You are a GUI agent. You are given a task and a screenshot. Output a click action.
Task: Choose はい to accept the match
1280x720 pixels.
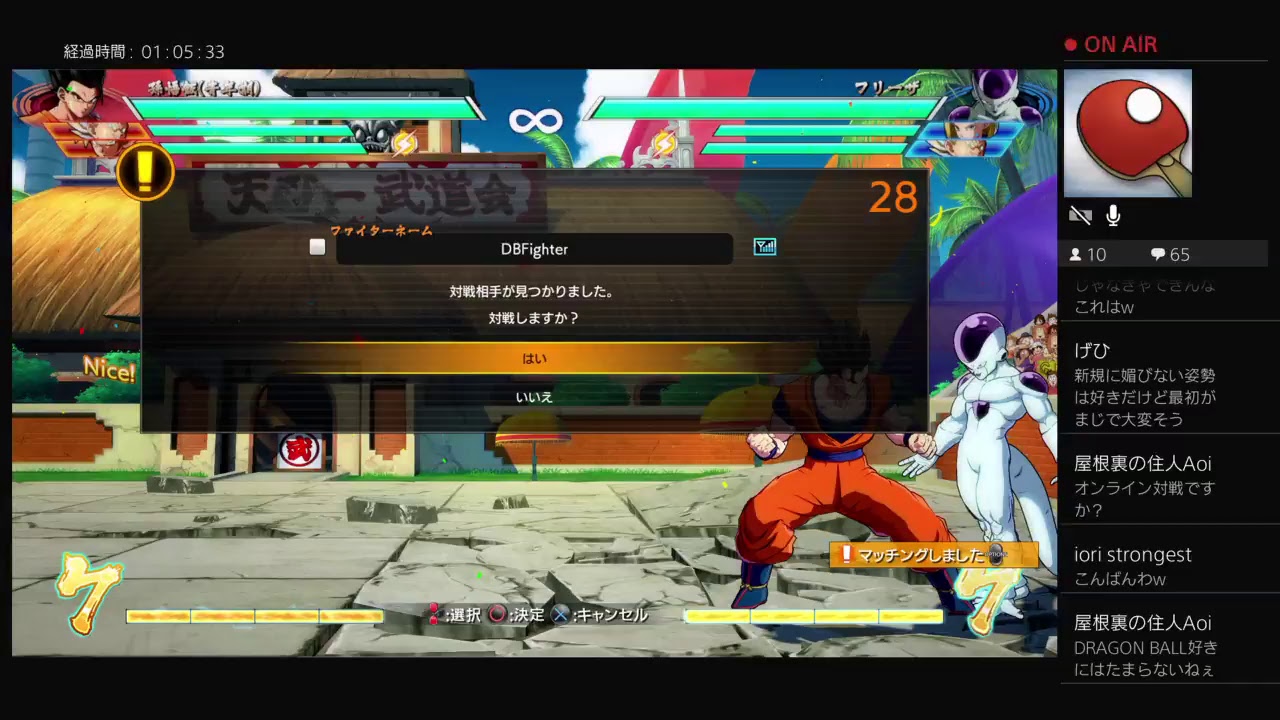click(x=535, y=358)
